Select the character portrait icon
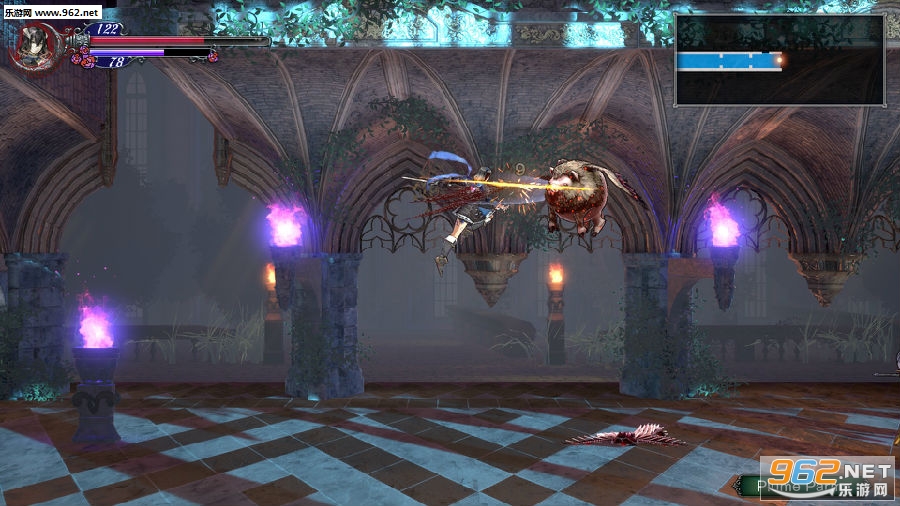This screenshot has height=506, width=900. pos(36,46)
